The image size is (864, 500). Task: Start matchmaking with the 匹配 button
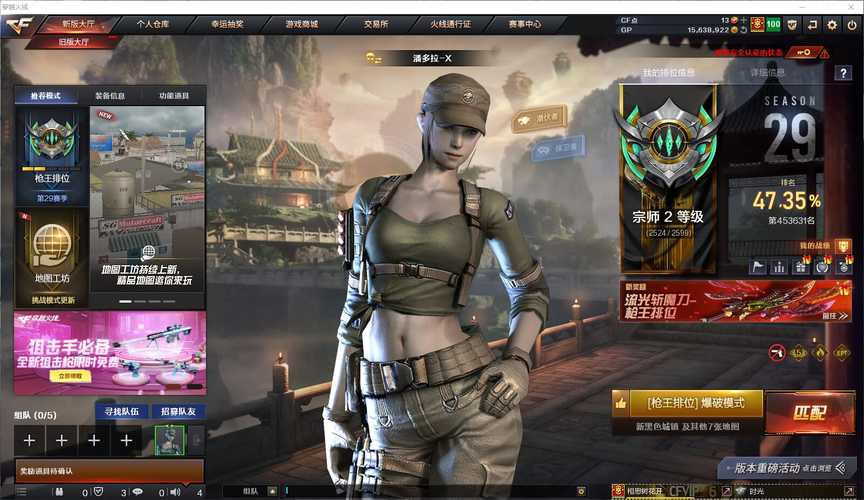809,411
